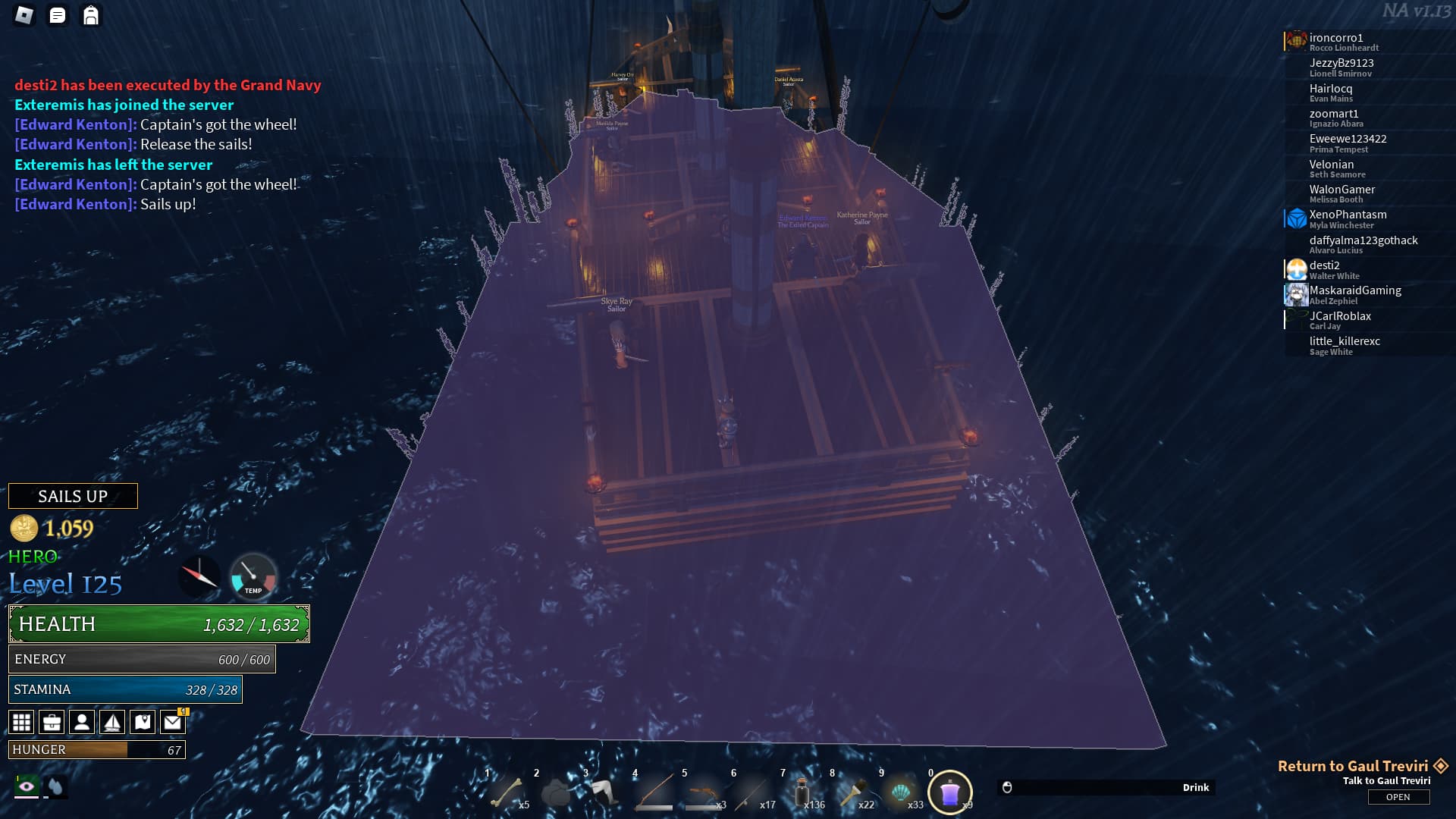Viewport: 1456px width, 819px height.
Task: Open the map with pin icon
Action: point(143,722)
